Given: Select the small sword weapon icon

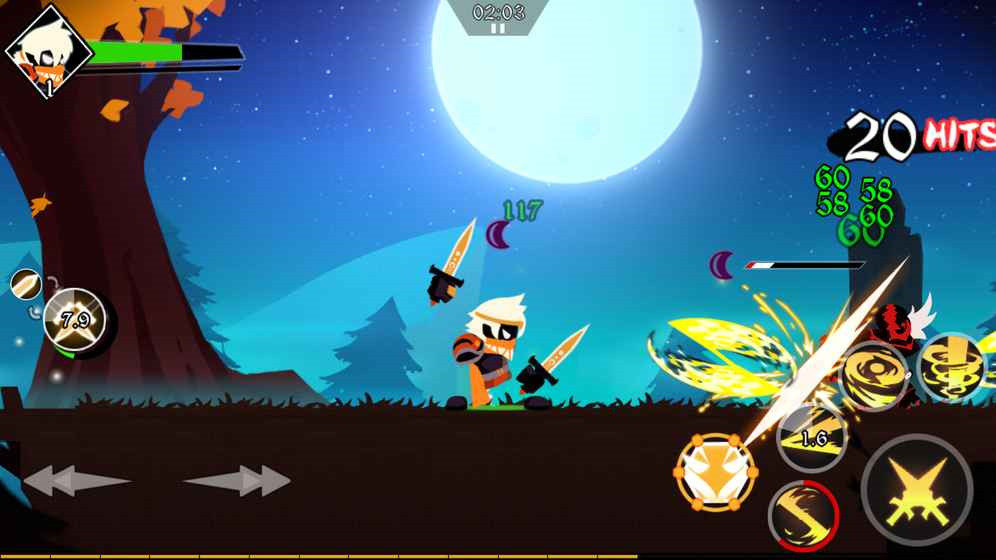Looking at the screenshot, I should click(26, 284).
